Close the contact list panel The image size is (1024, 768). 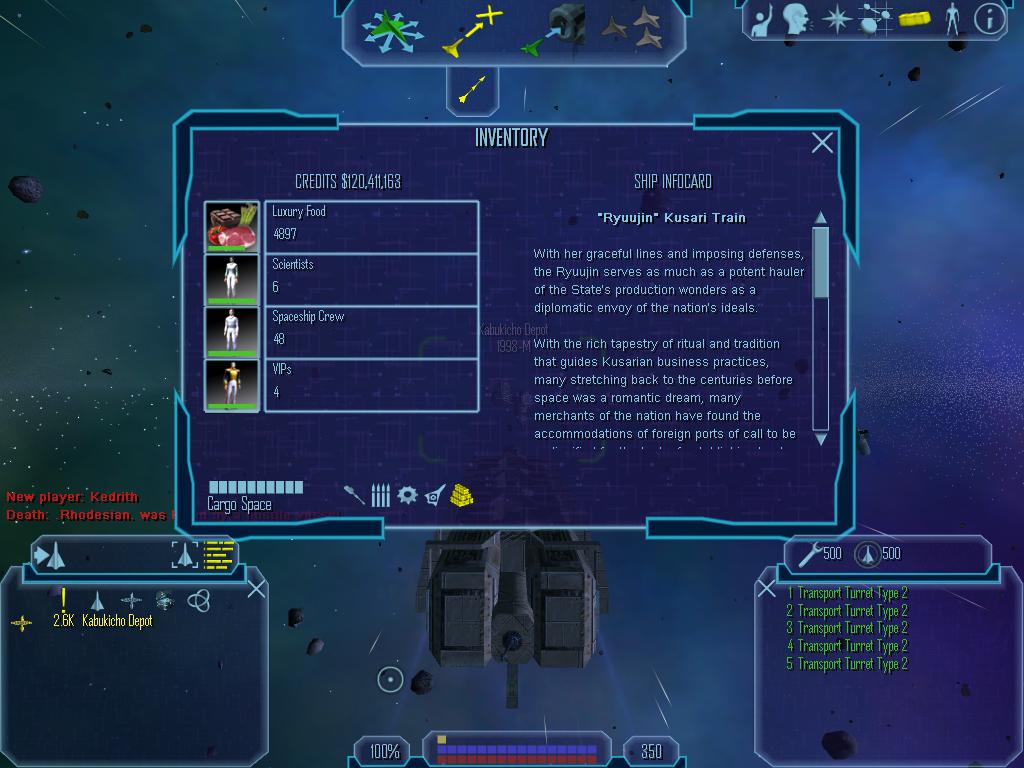pos(256,589)
